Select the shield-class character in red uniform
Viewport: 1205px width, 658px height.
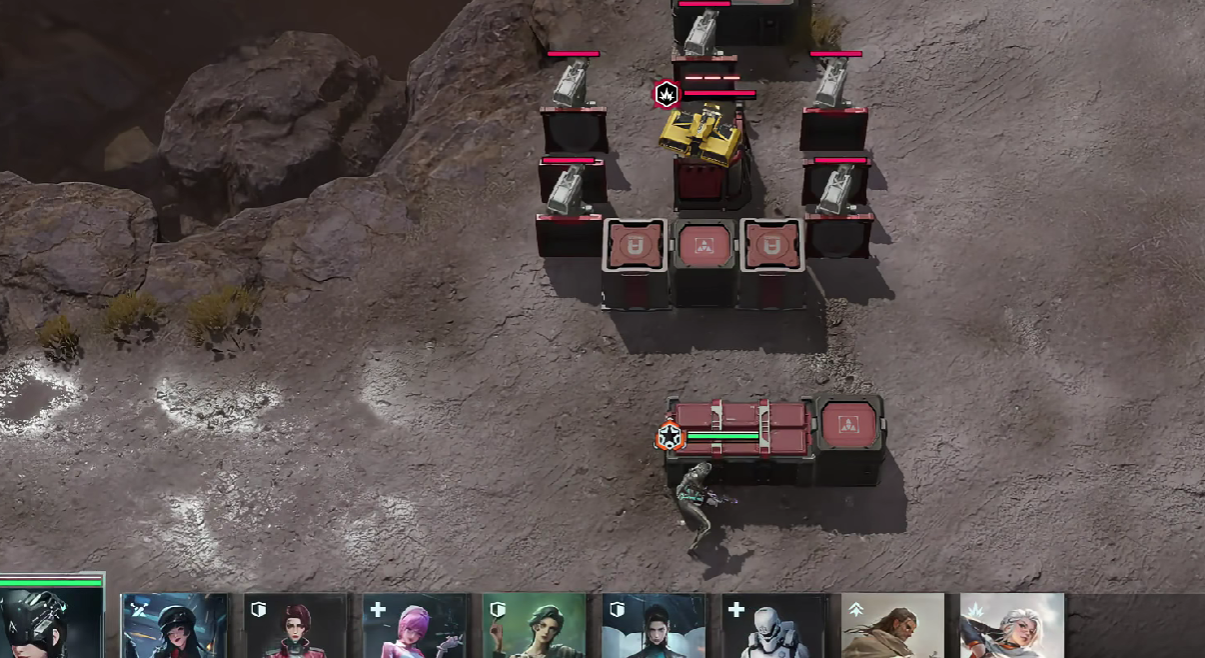(x=296, y=626)
